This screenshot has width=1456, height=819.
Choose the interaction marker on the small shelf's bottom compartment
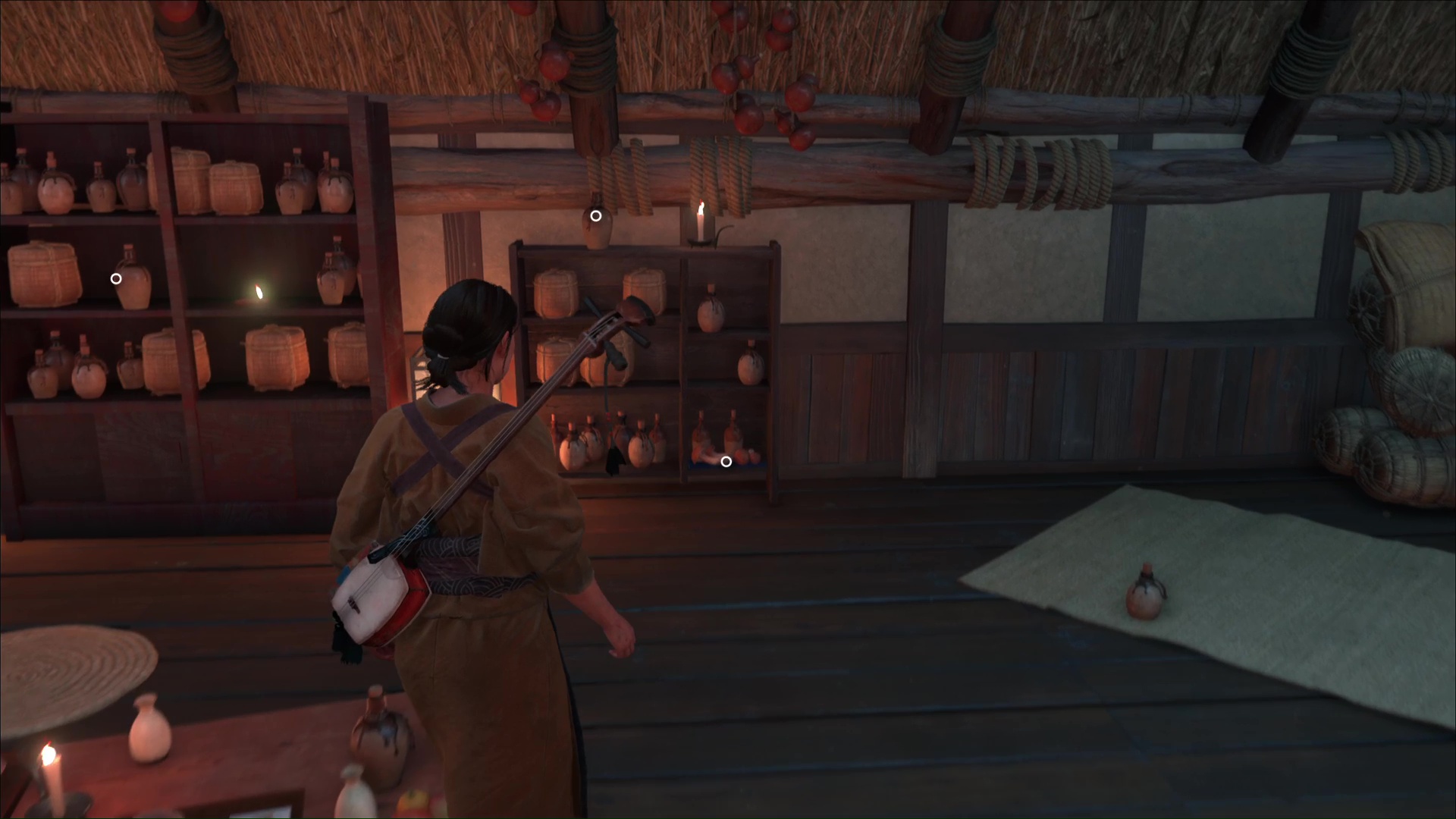point(726,462)
